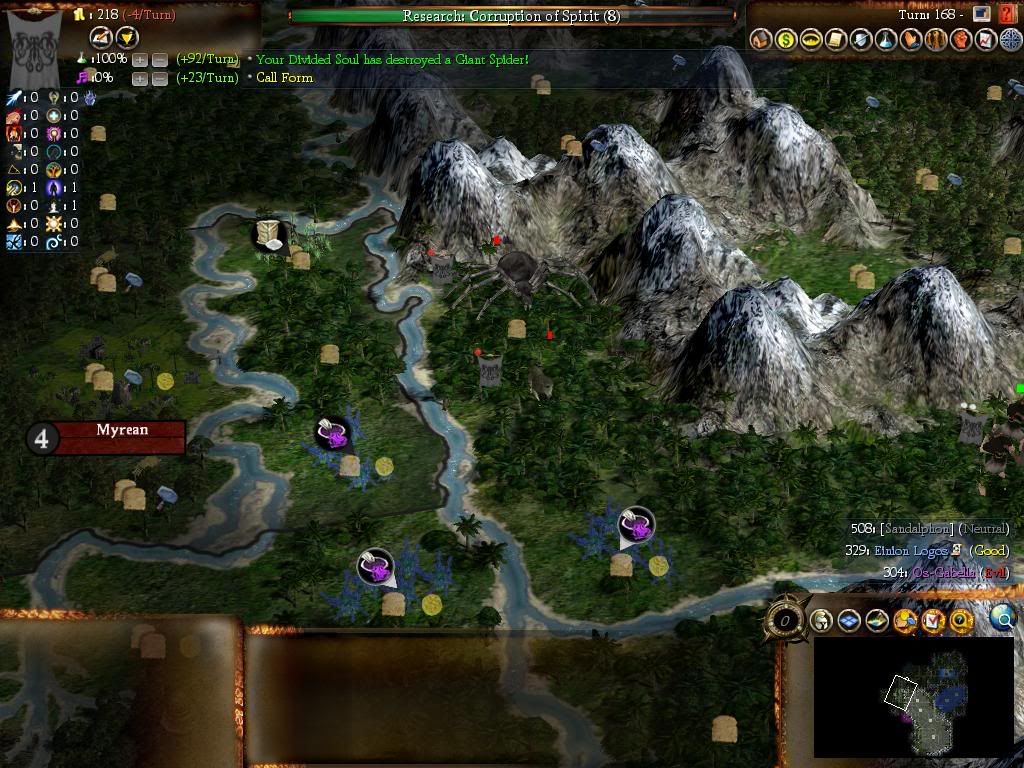Decrease the research rate with minus button
This screenshot has height=768, width=1024.
[159, 60]
